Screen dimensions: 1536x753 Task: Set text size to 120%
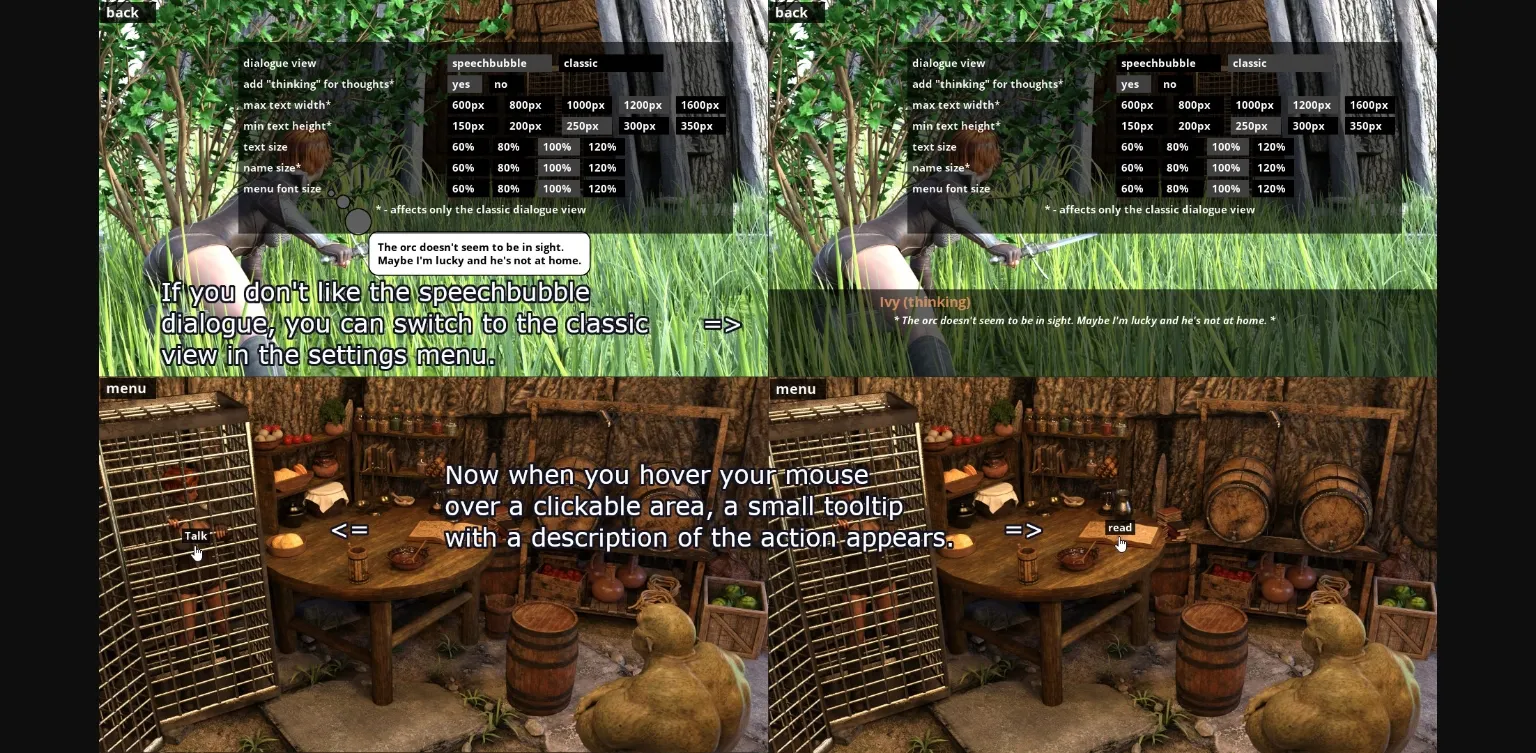click(x=602, y=147)
